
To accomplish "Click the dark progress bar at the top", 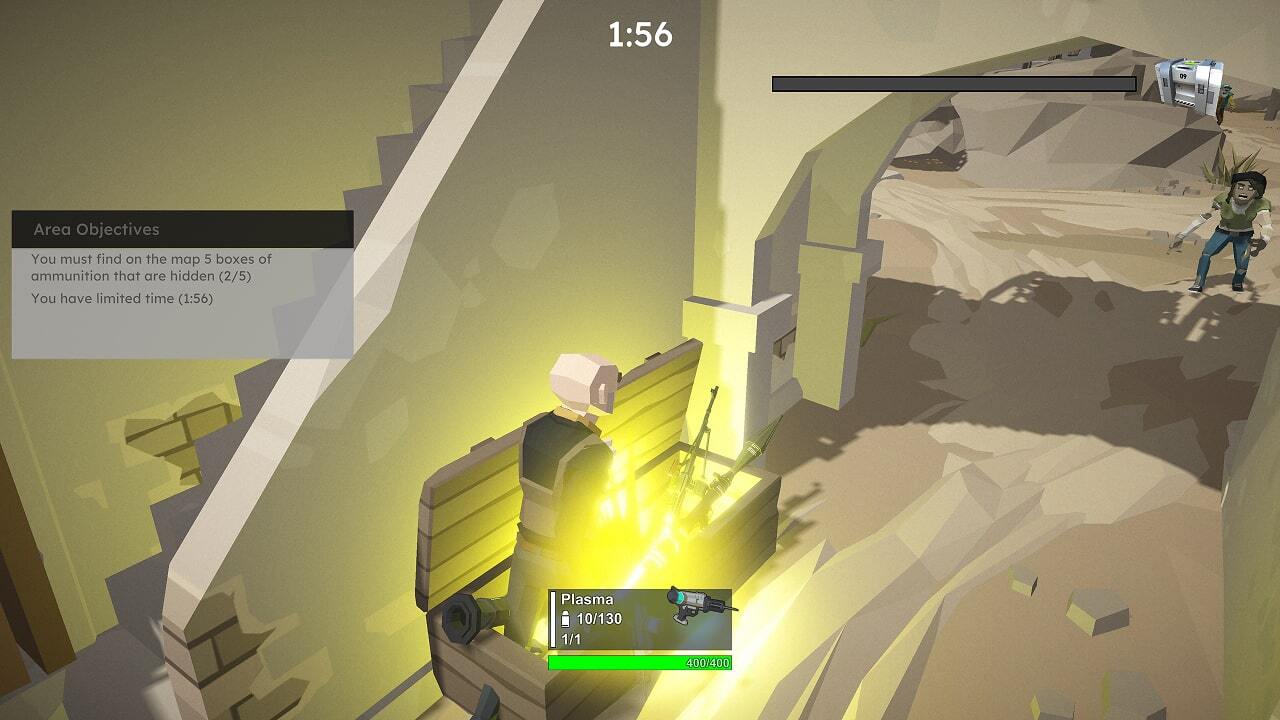I will tap(955, 83).
